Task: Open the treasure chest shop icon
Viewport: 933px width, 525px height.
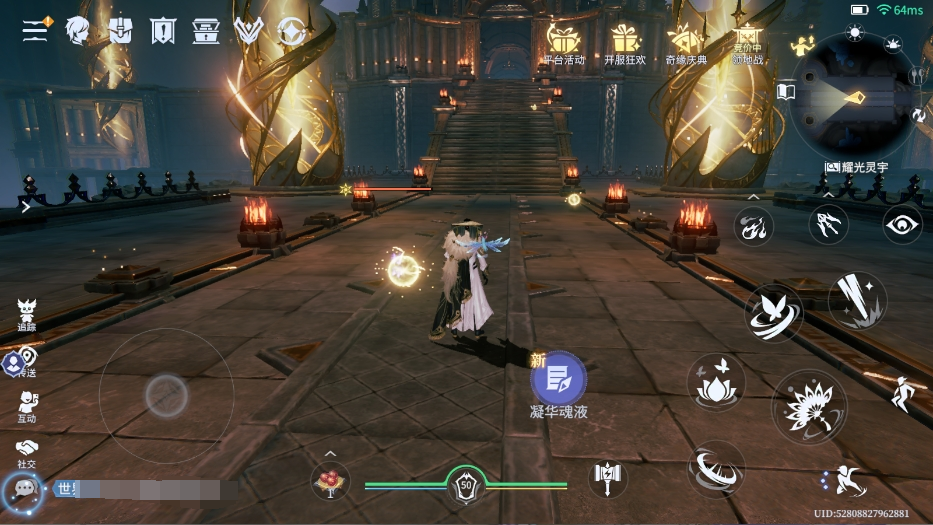Action: [206, 31]
